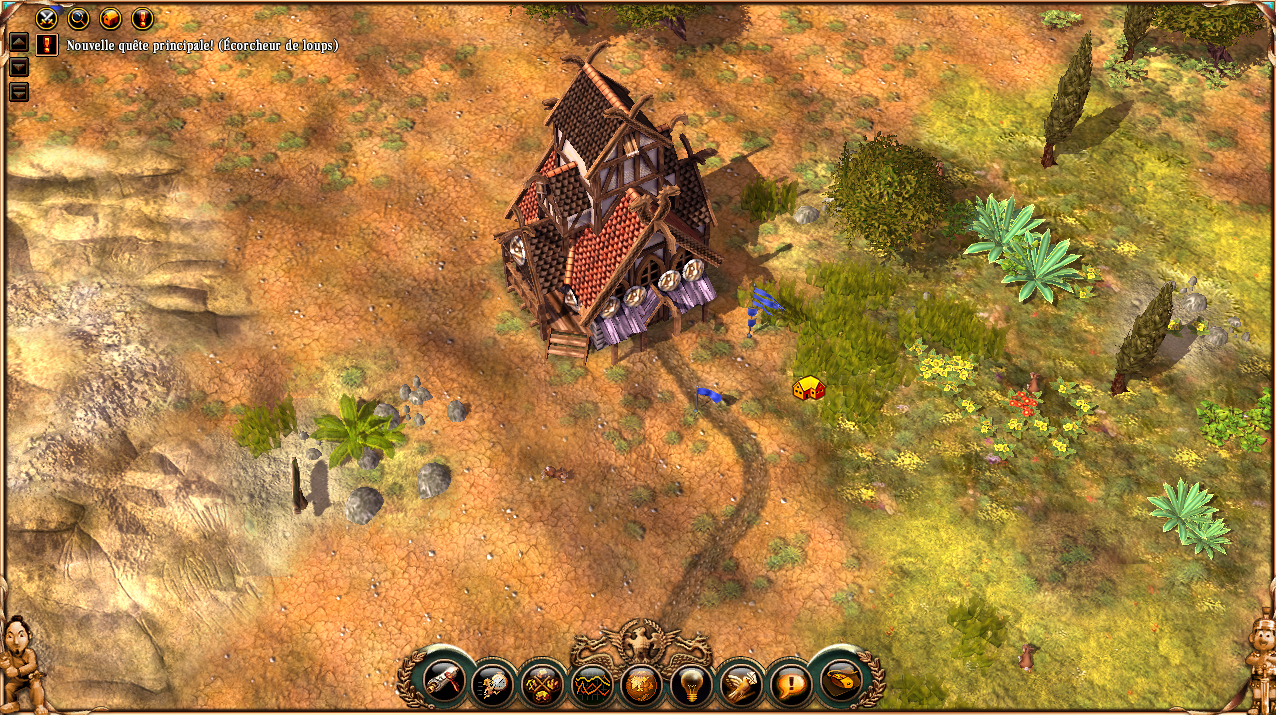Jump to newest message with the bottom arrow
The image size is (1276, 715).
[x=18, y=92]
